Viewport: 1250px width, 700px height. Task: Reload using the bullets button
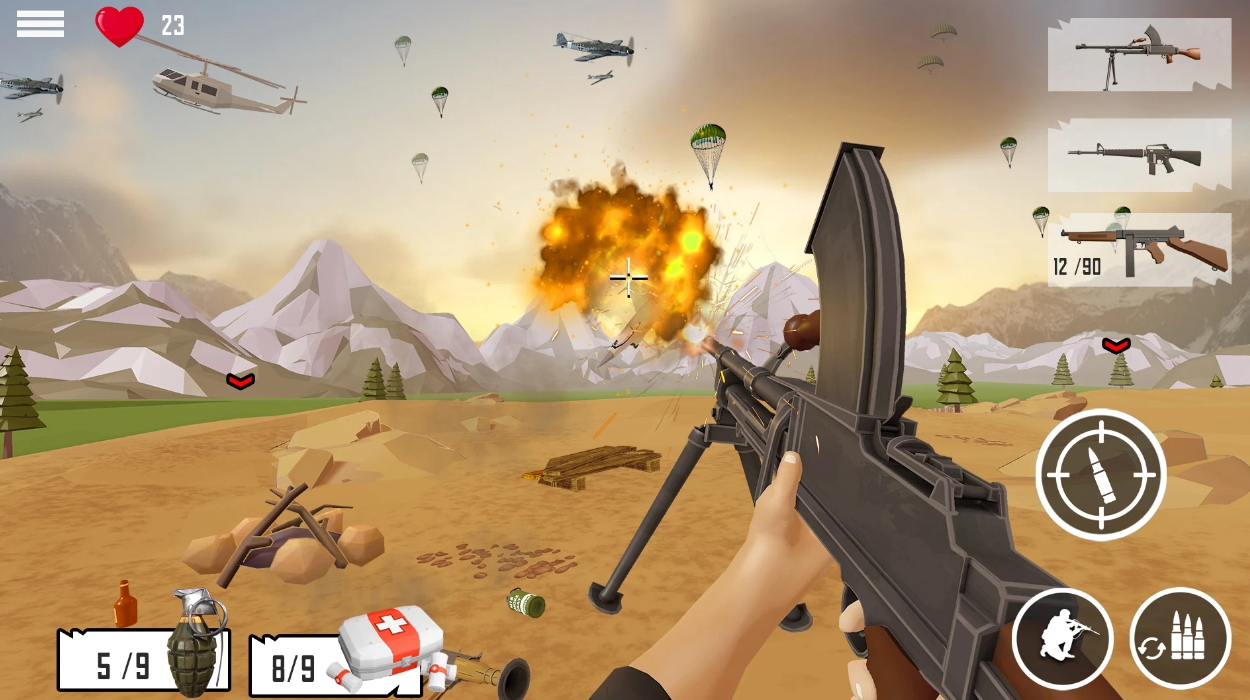(1180, 638)
